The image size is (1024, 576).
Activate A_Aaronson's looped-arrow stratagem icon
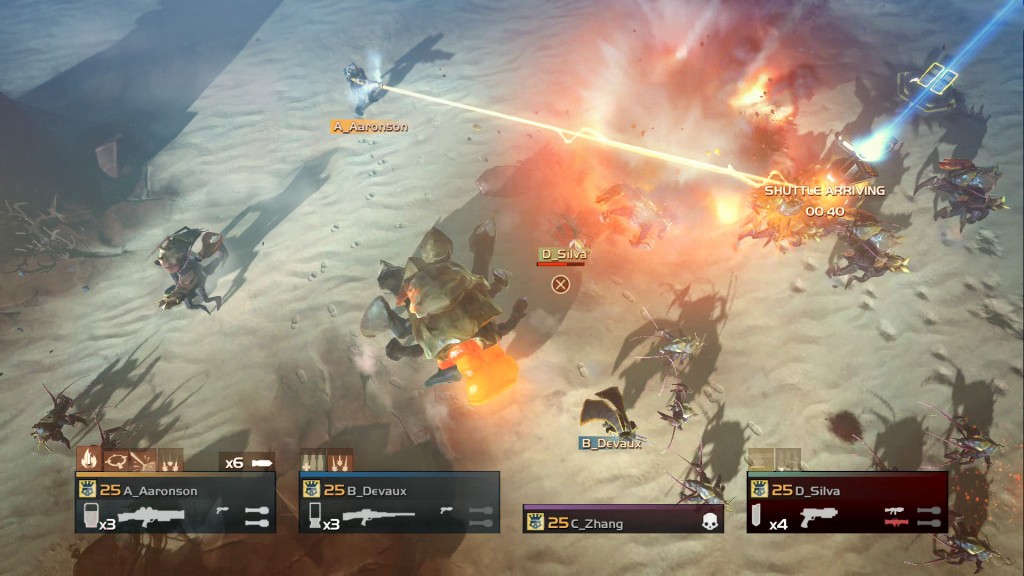click(x=115, y=459)
